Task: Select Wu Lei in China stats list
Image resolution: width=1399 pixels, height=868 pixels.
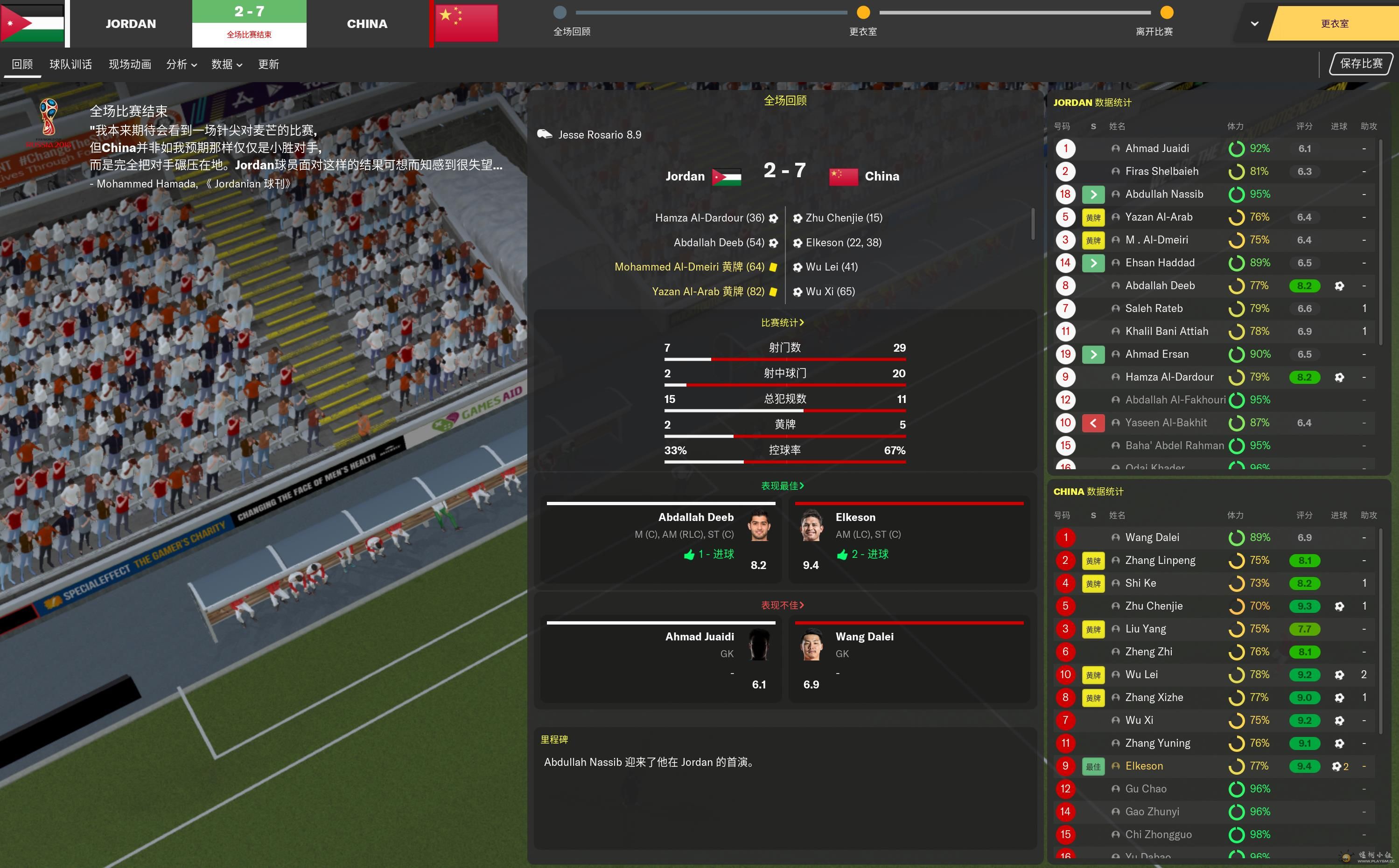Action: pos(1141,674)
